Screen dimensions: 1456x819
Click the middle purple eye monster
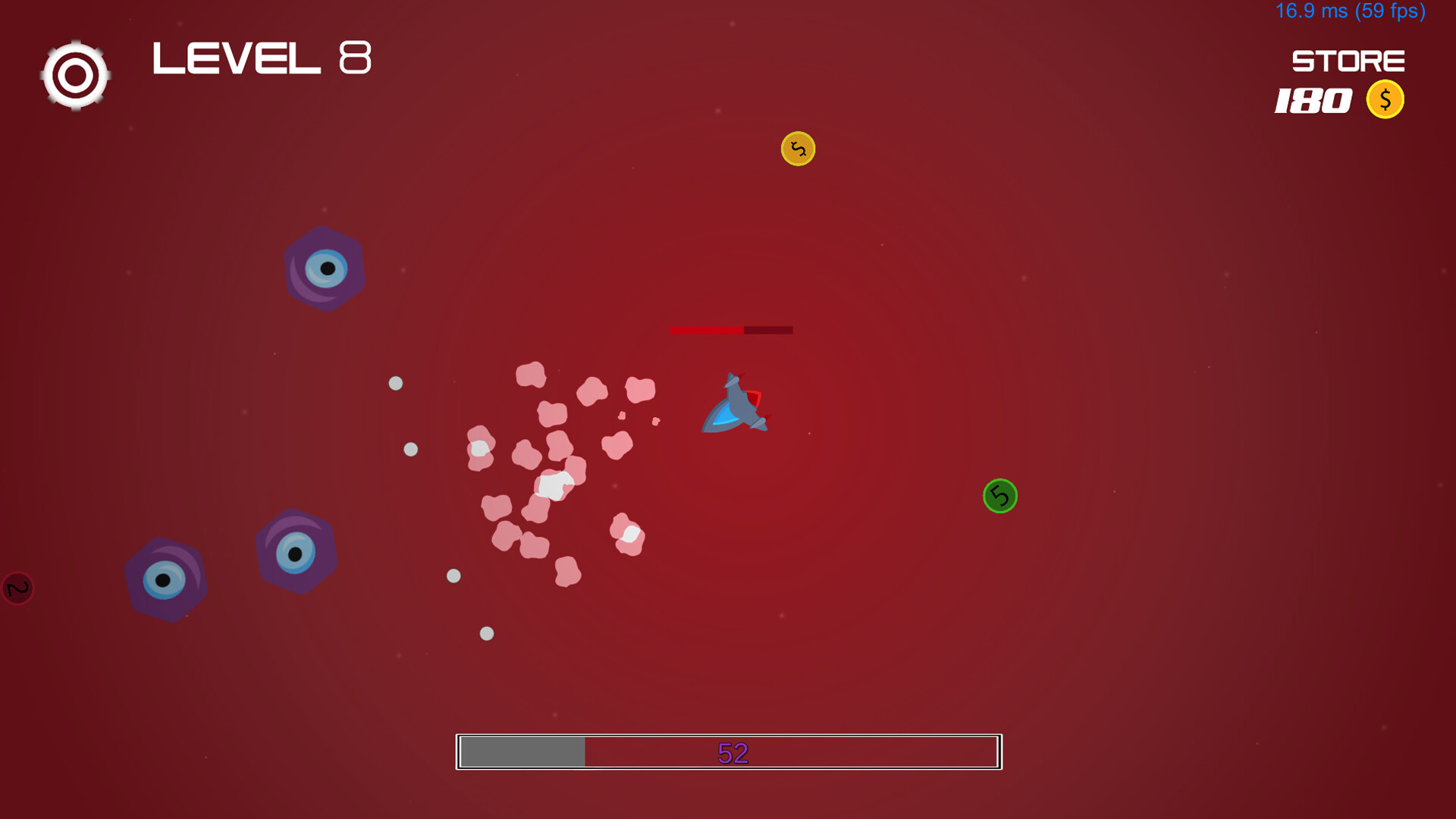point(294,548)
